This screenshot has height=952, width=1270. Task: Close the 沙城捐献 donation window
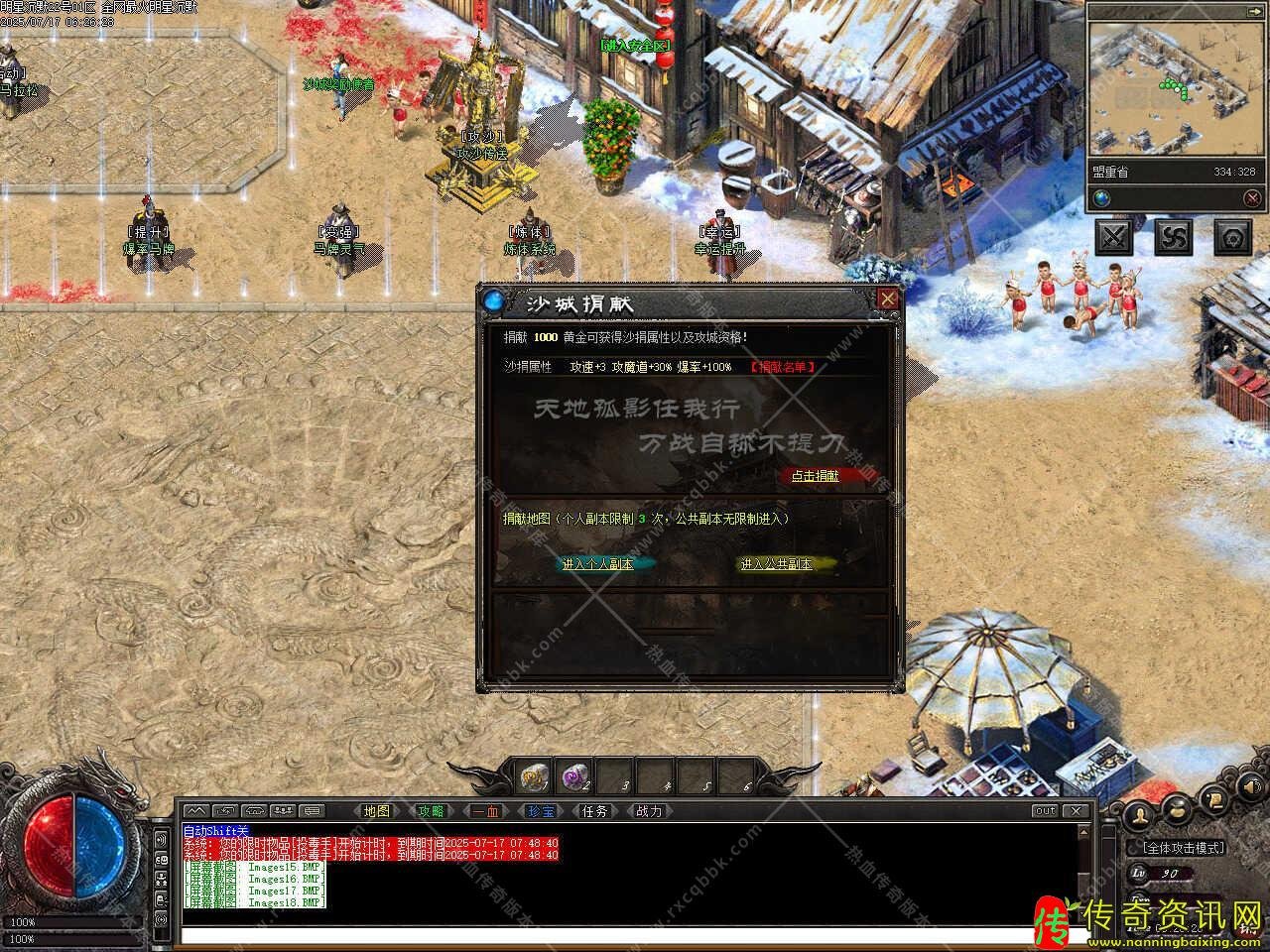(x=888, y=298)
